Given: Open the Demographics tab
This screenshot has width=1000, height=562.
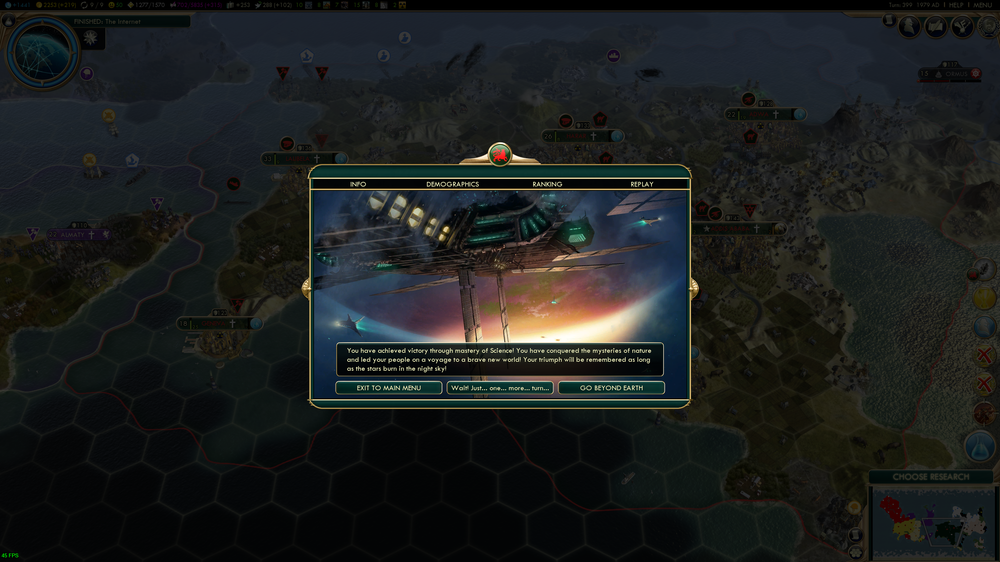Looking at the screenshot, I should (x=452, y=184).
